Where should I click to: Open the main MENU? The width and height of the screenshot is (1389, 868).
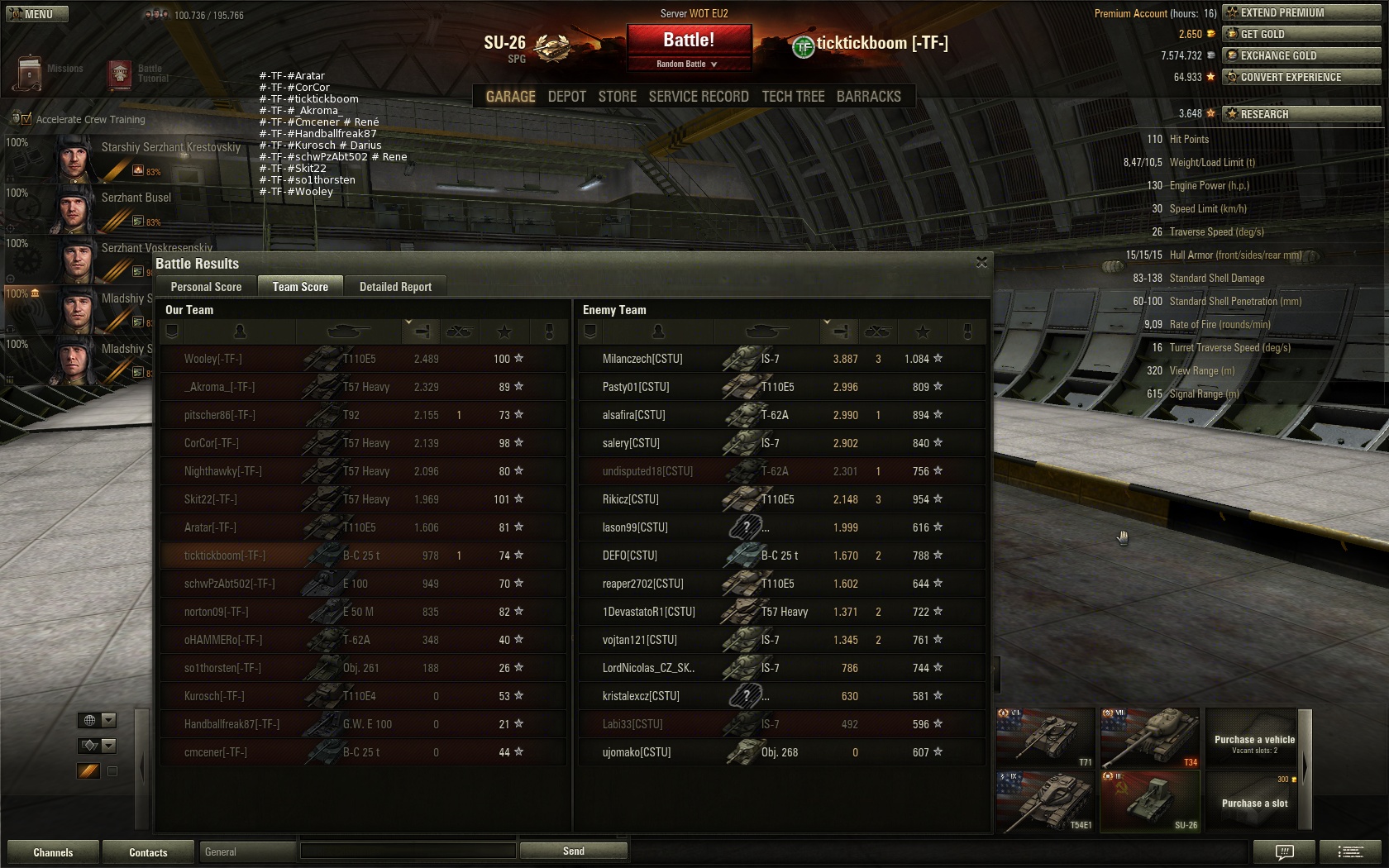click(37, 14)
